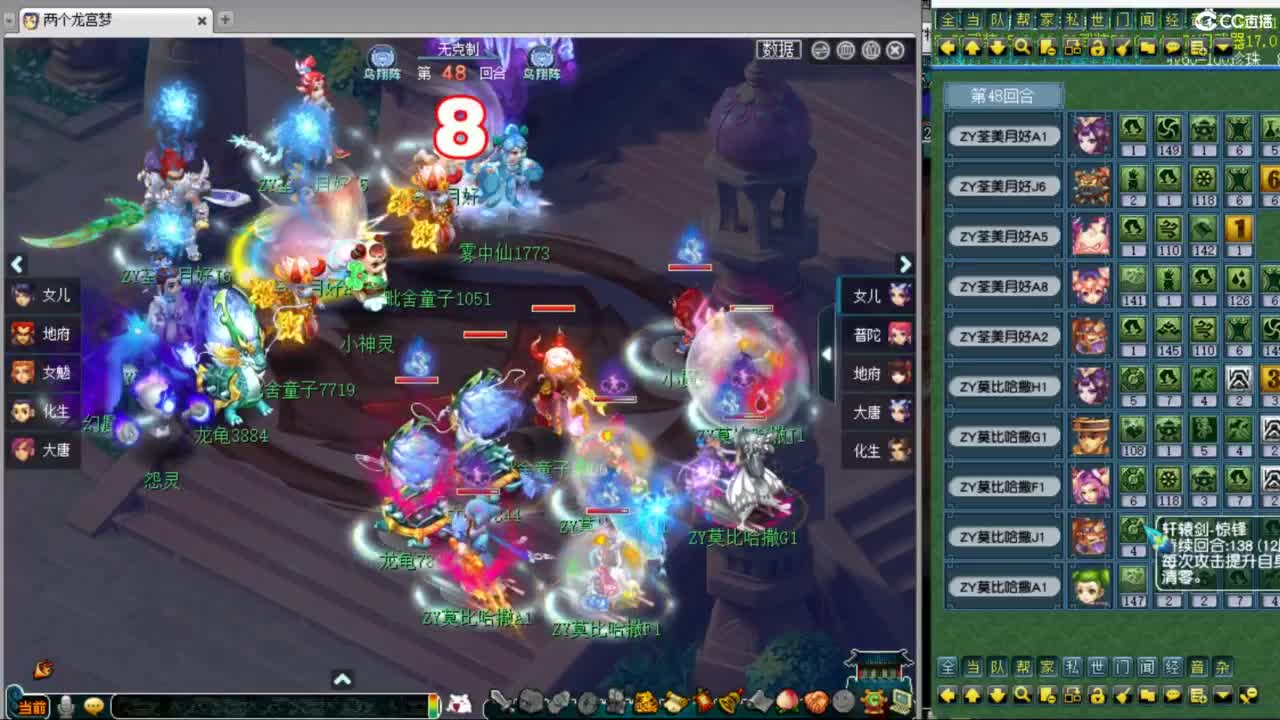Click the 乌翔阵 formation icon at top left

tap(381, 58)
